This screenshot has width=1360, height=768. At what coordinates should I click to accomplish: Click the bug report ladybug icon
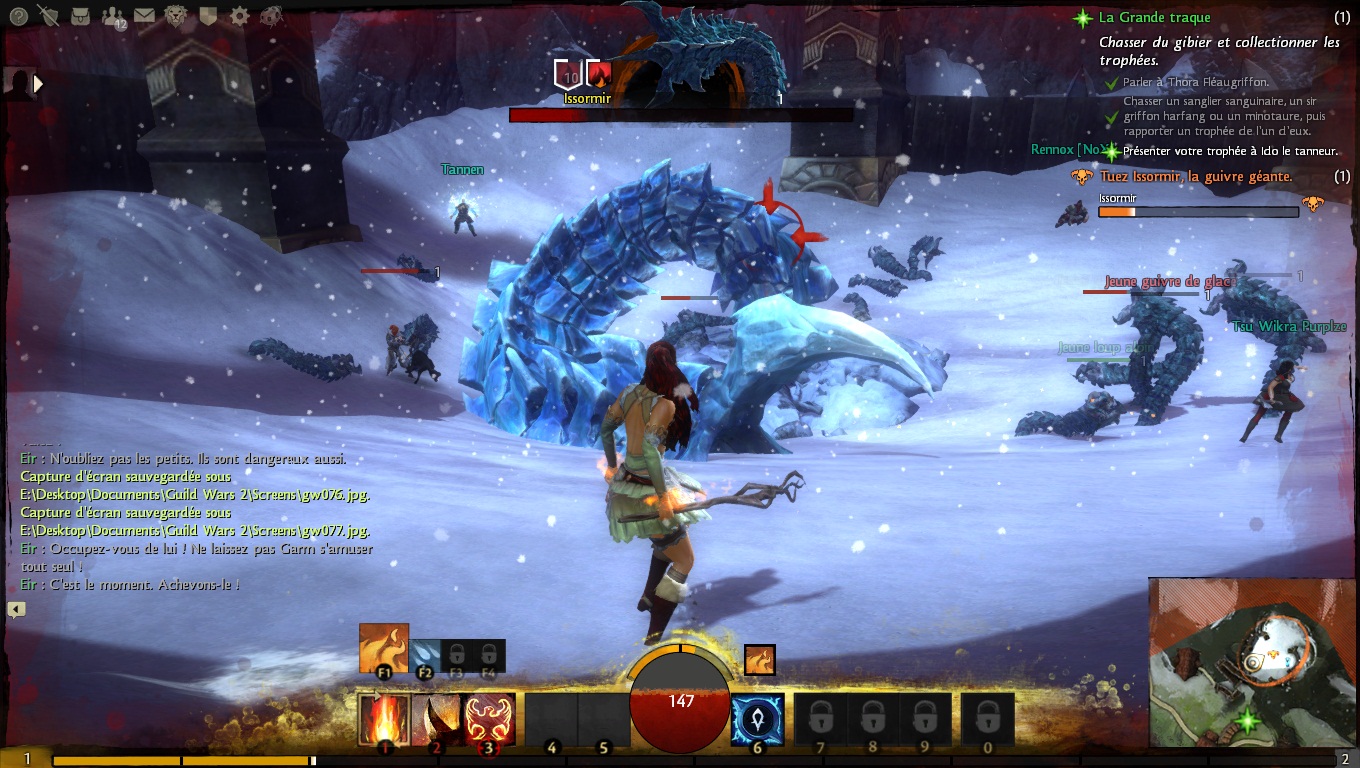click(270, 16)
